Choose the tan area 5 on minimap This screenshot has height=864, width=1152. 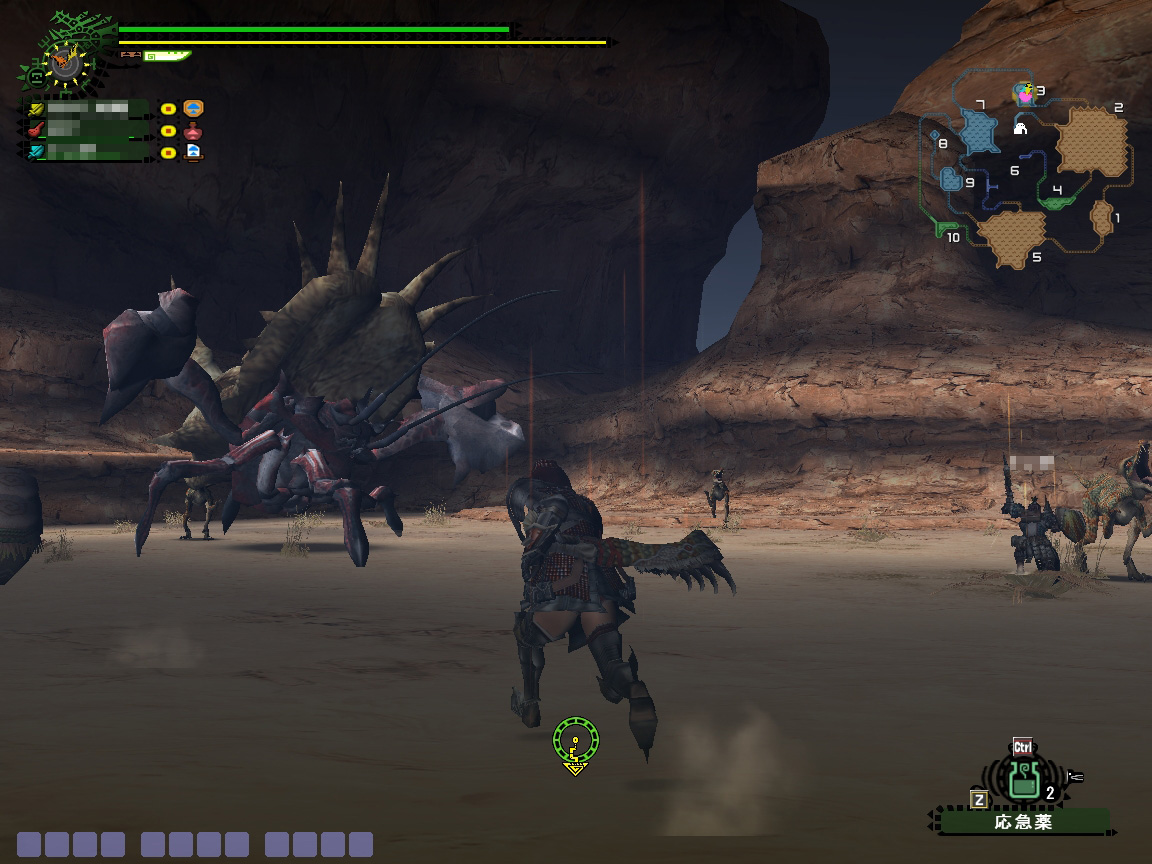(1011, 236)
